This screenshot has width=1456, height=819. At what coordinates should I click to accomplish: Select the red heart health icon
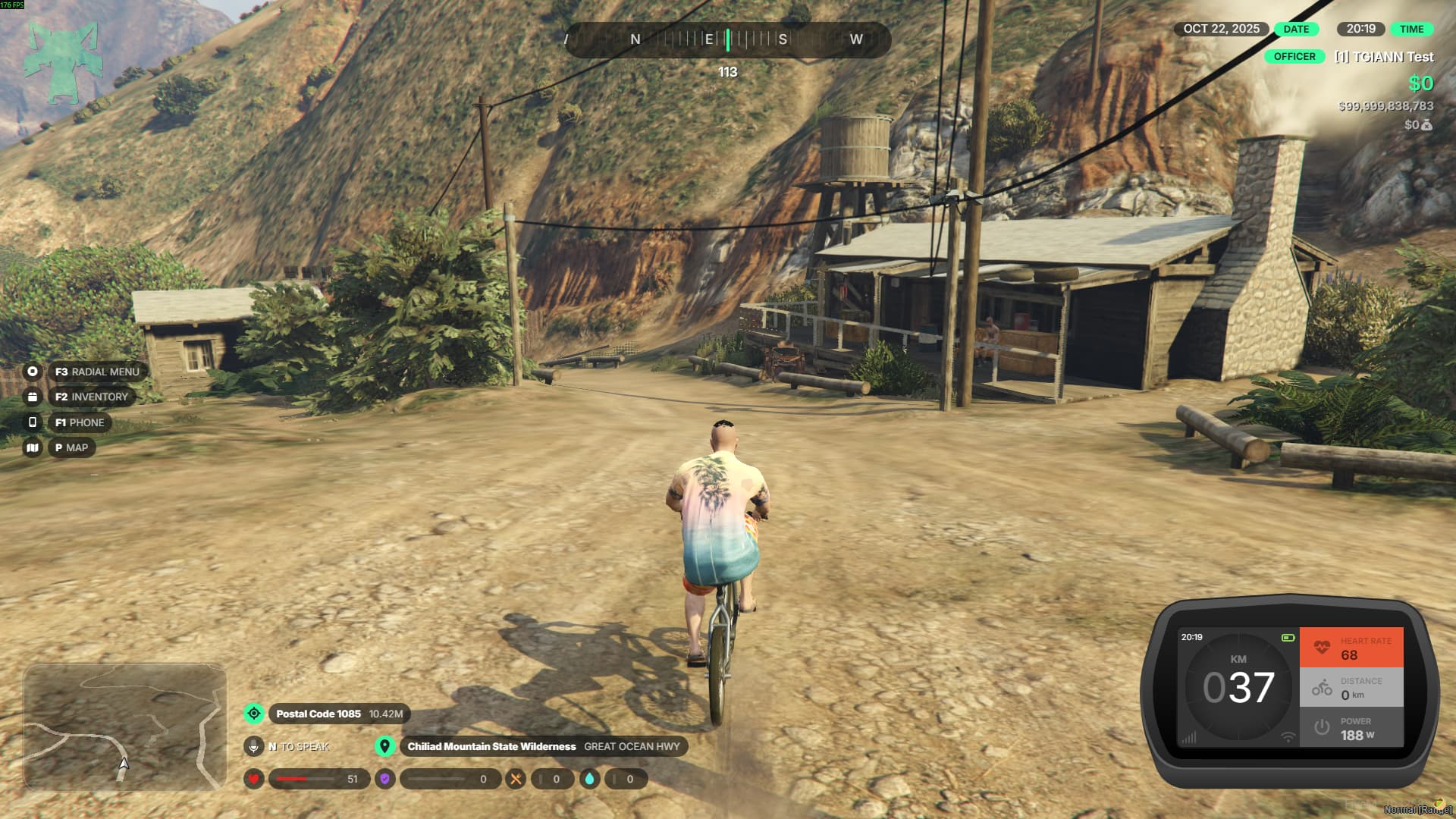click(254, 779)
